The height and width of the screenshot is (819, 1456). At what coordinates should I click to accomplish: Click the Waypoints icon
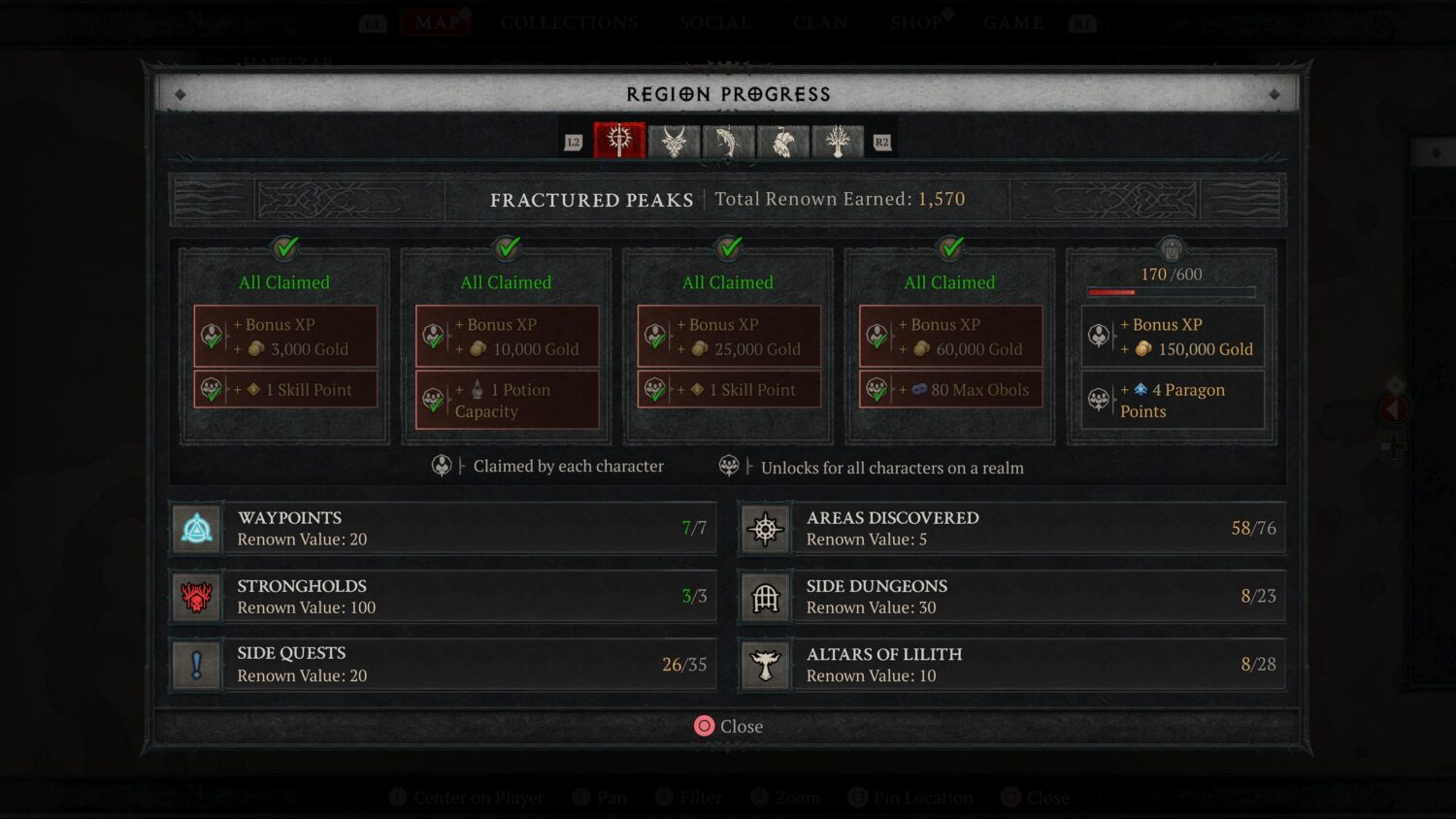coord(196,527)
